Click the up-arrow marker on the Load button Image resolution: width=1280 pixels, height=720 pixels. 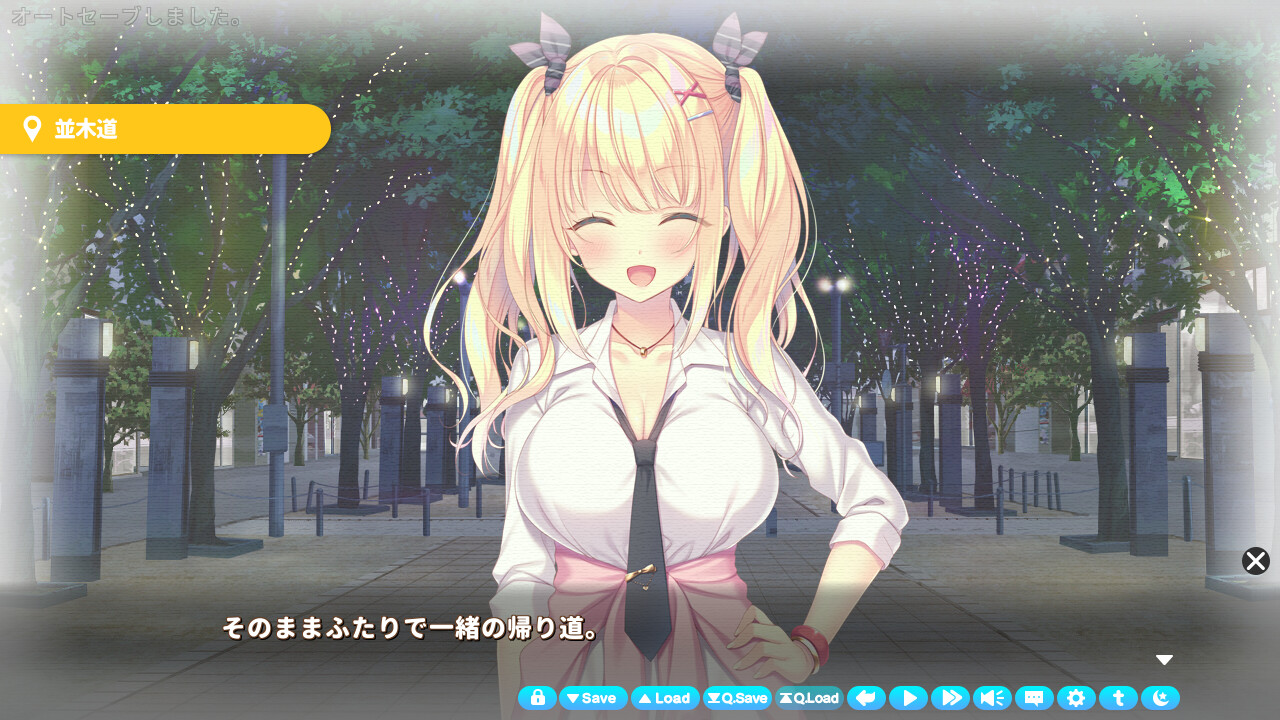647,698
